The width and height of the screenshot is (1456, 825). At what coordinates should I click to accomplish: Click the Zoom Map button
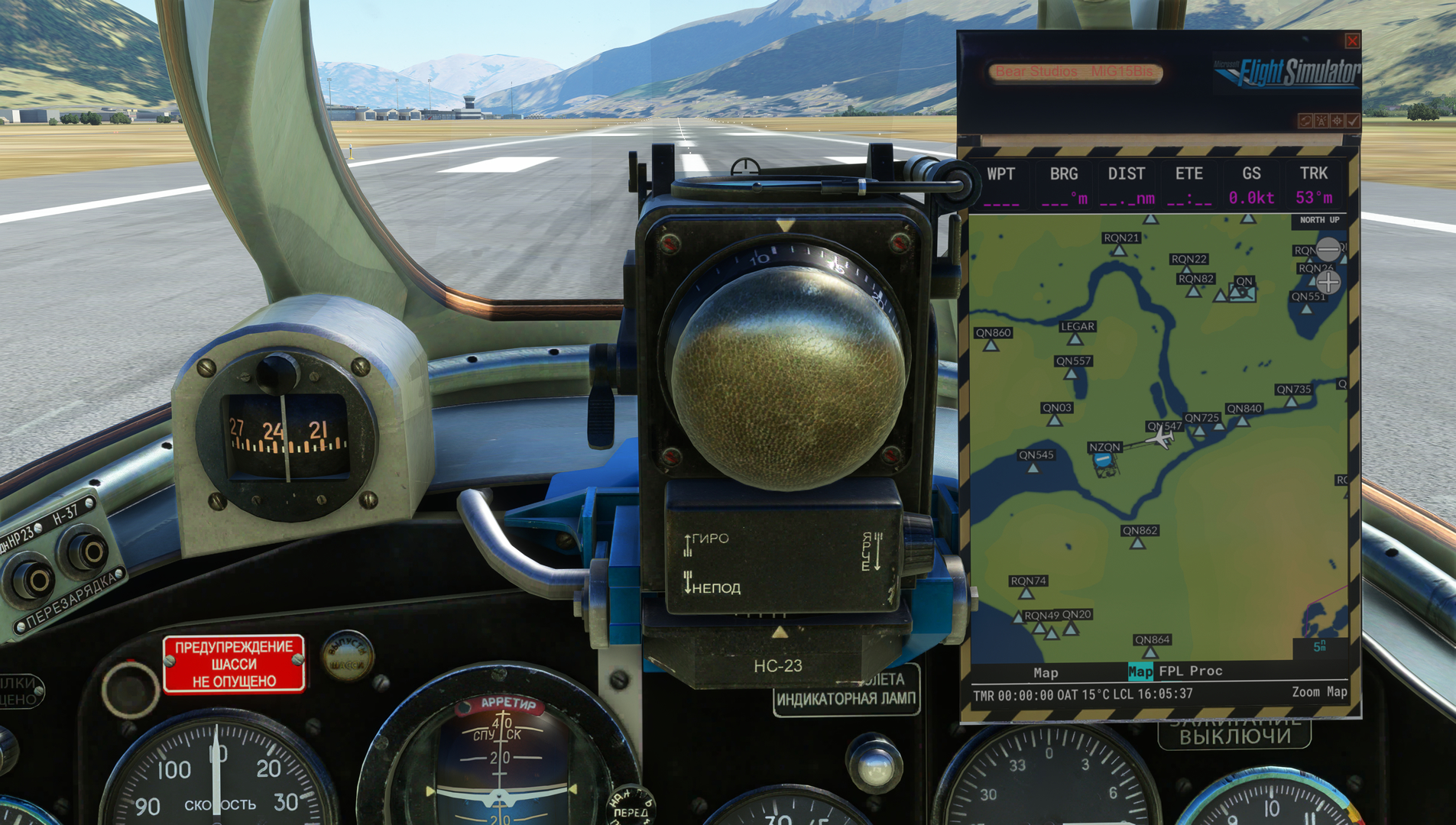pos(1319,692)
